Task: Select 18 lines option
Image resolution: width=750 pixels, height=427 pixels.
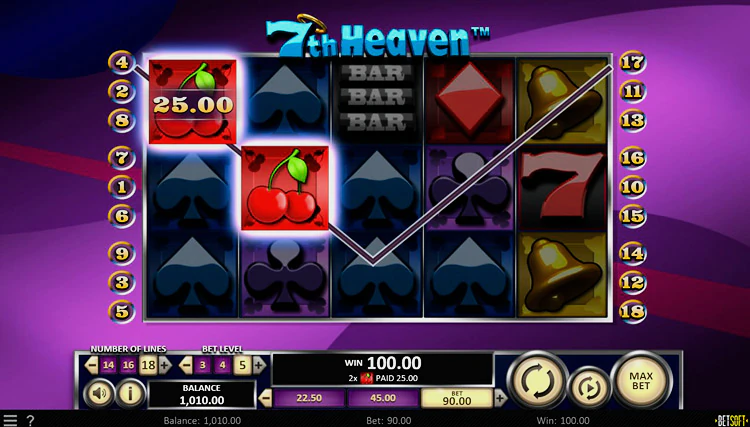Action: [148, 365]
